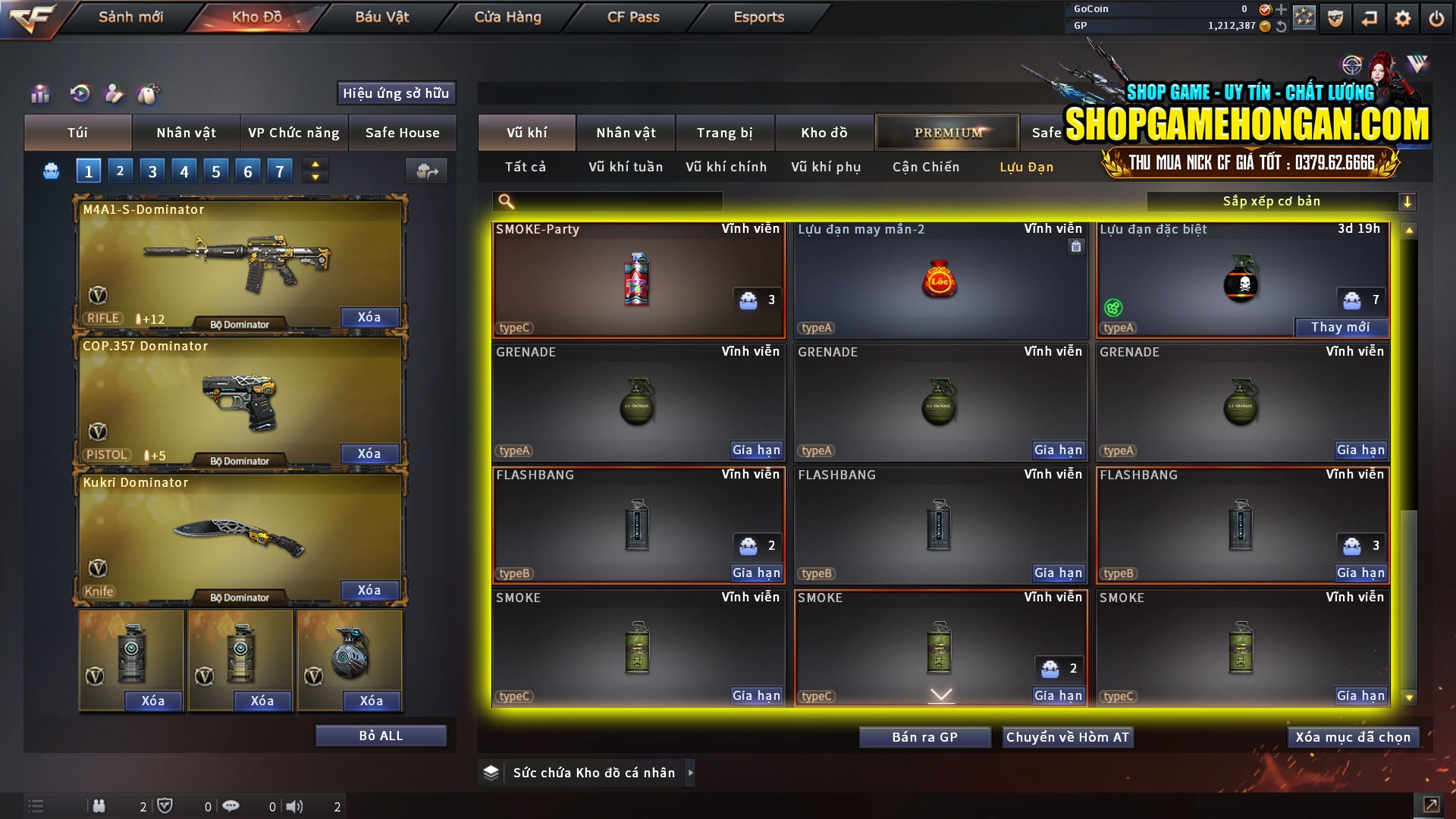This screenshot has height=819, width=1456.
Task: Click the Bán ra GP button
Action: point(924,736)
